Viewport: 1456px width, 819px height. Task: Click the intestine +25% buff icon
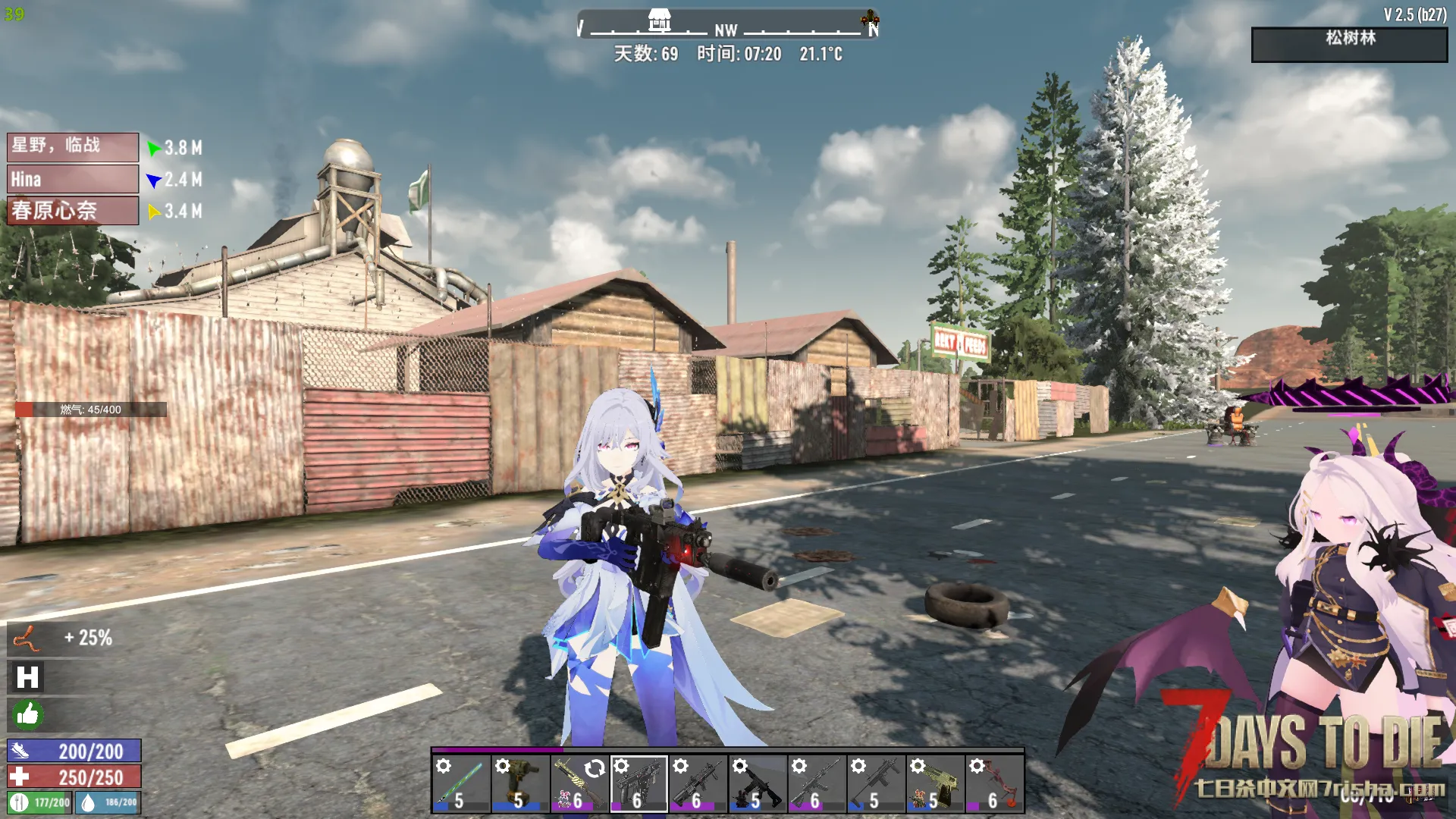(27, 639)
